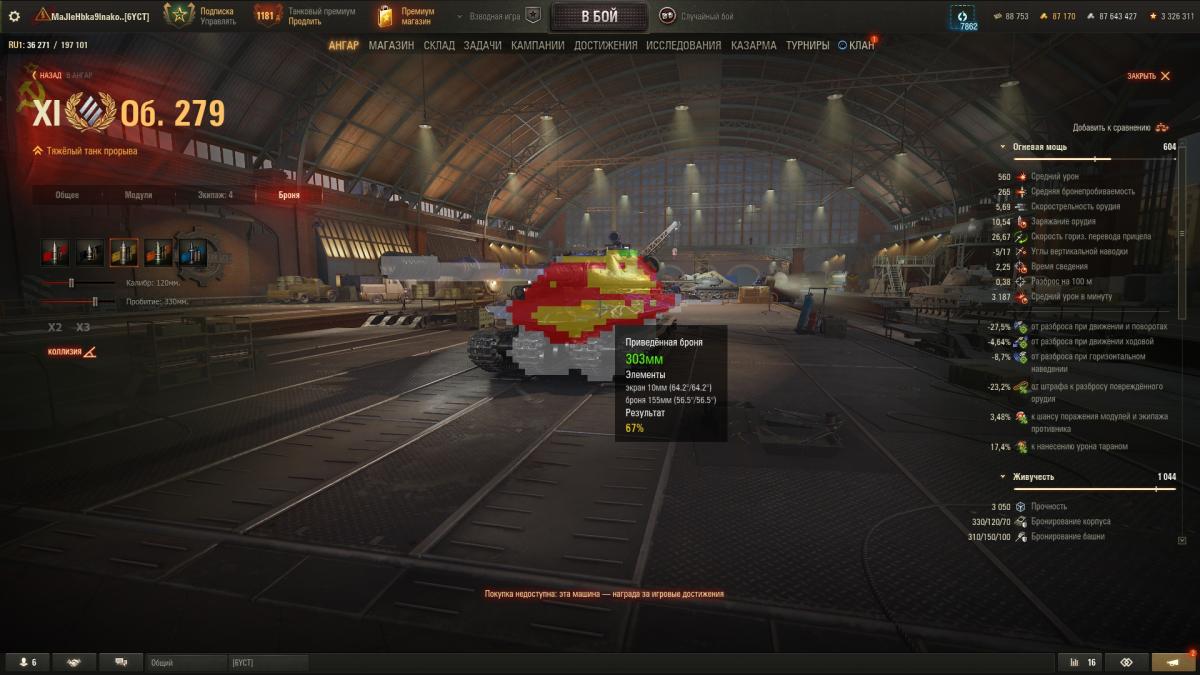The height and width of the screenshot is (675, 1200).
Task: Adjust the Калибр slider handle
Action: [x=71, y=283]
